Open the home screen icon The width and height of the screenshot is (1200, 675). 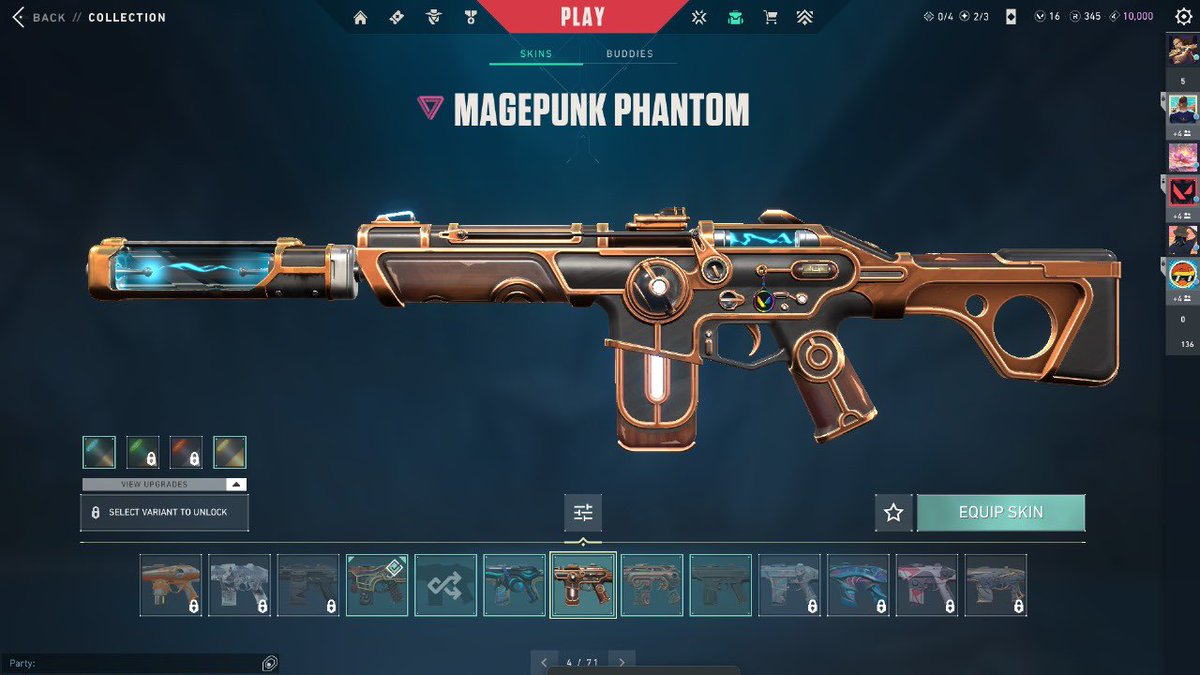pyautogui.click(x=361, y=17)
